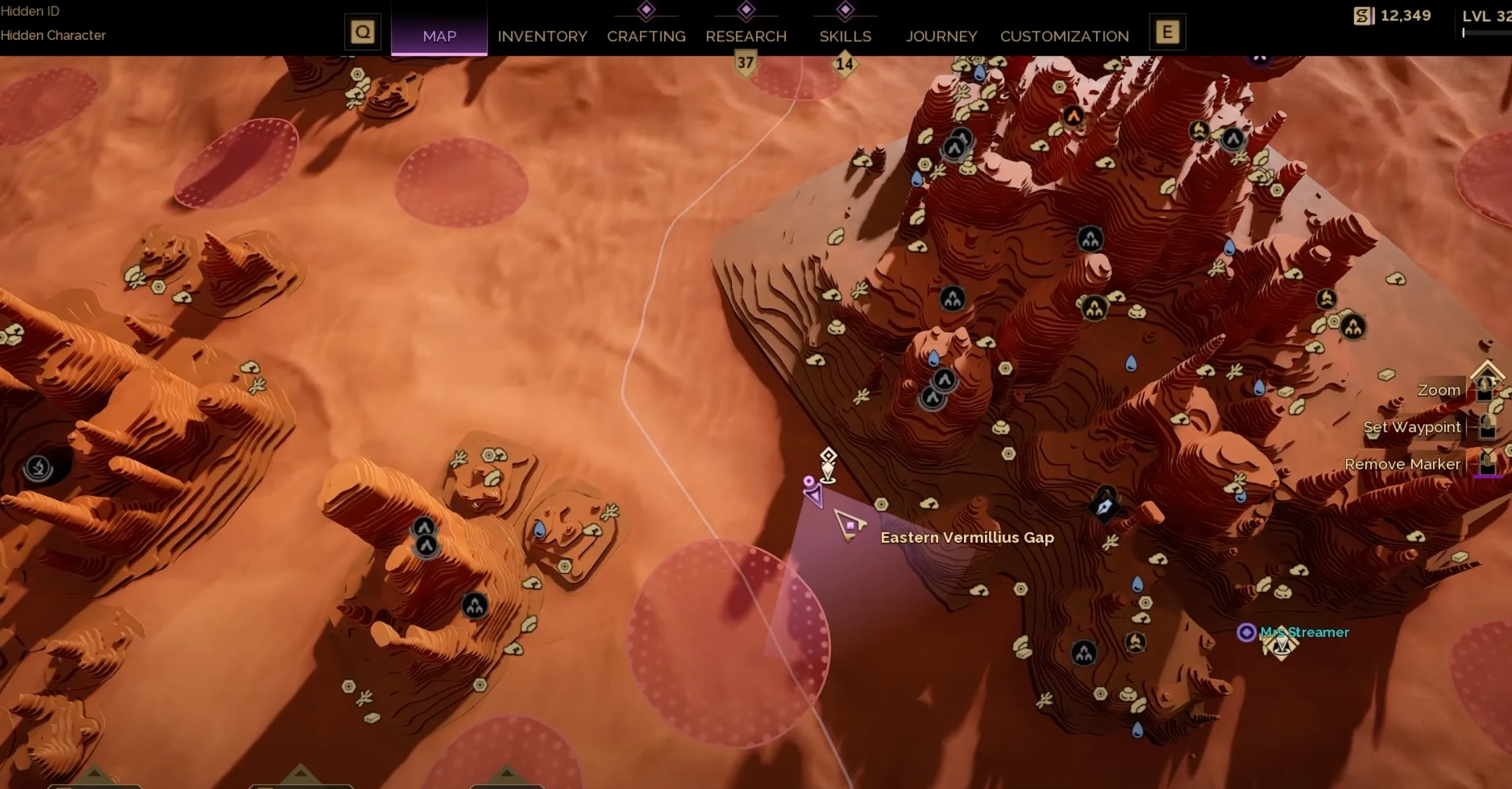Select the Customization tab
1512x789 pixels.
pos(1064,36)
